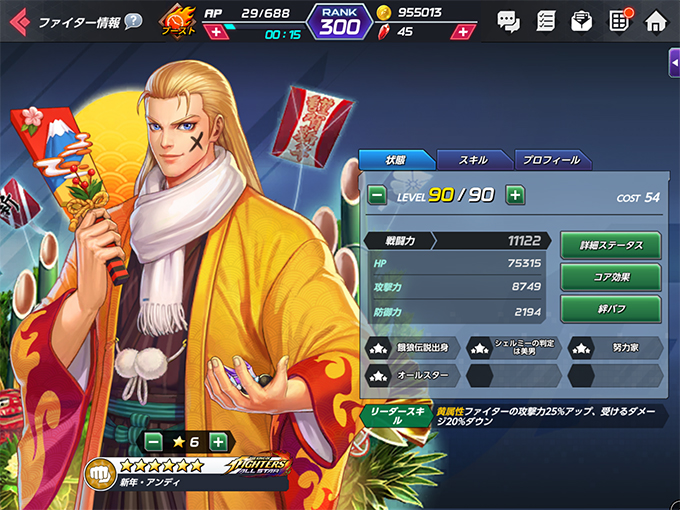
Task: Switch to the スキル tab
Action: click(473, 160)
